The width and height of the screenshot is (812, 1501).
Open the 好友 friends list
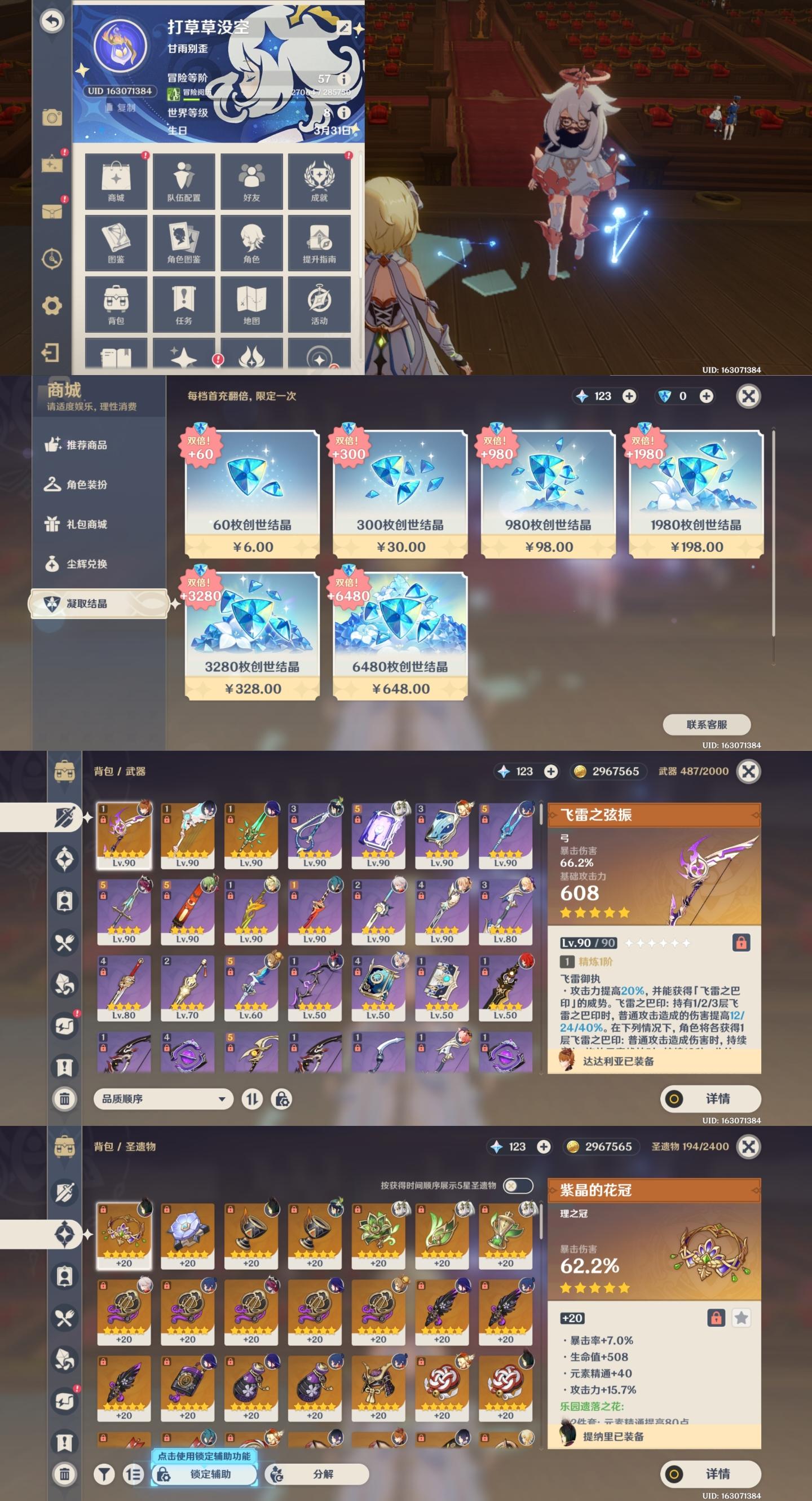click(x=251, y=181)
